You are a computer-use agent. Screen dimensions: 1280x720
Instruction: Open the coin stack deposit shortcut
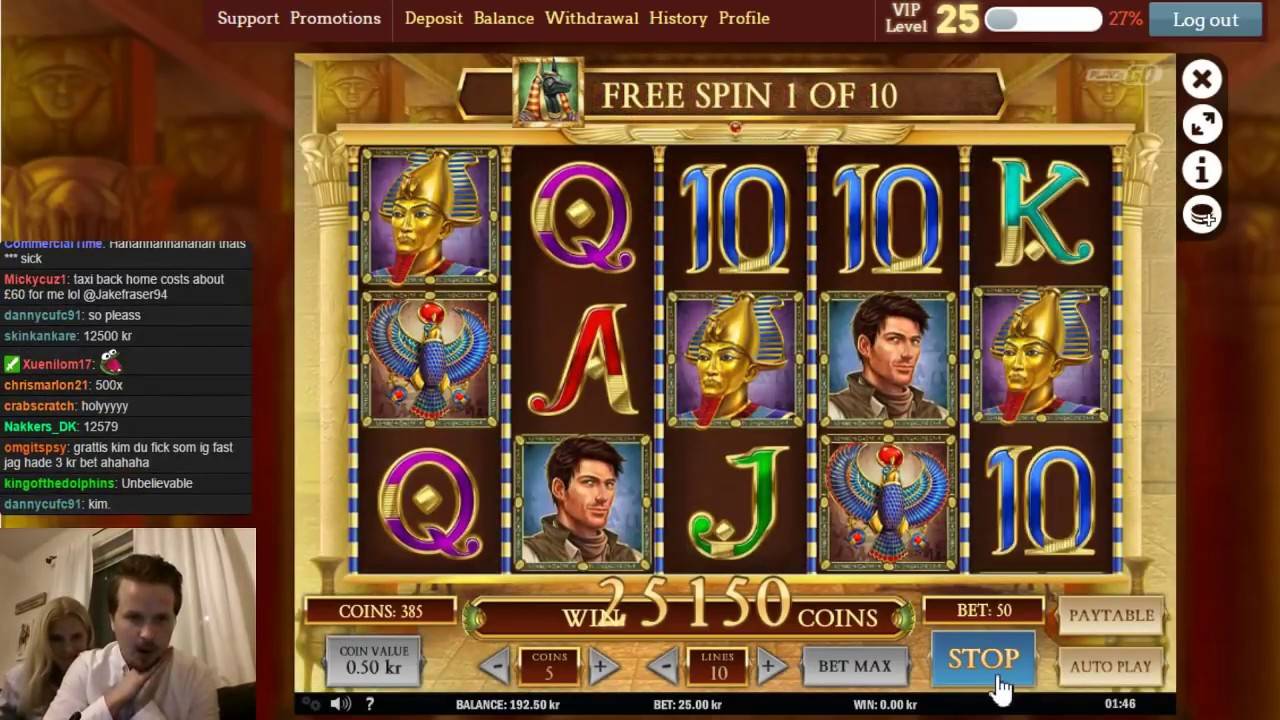[1202, 215]
